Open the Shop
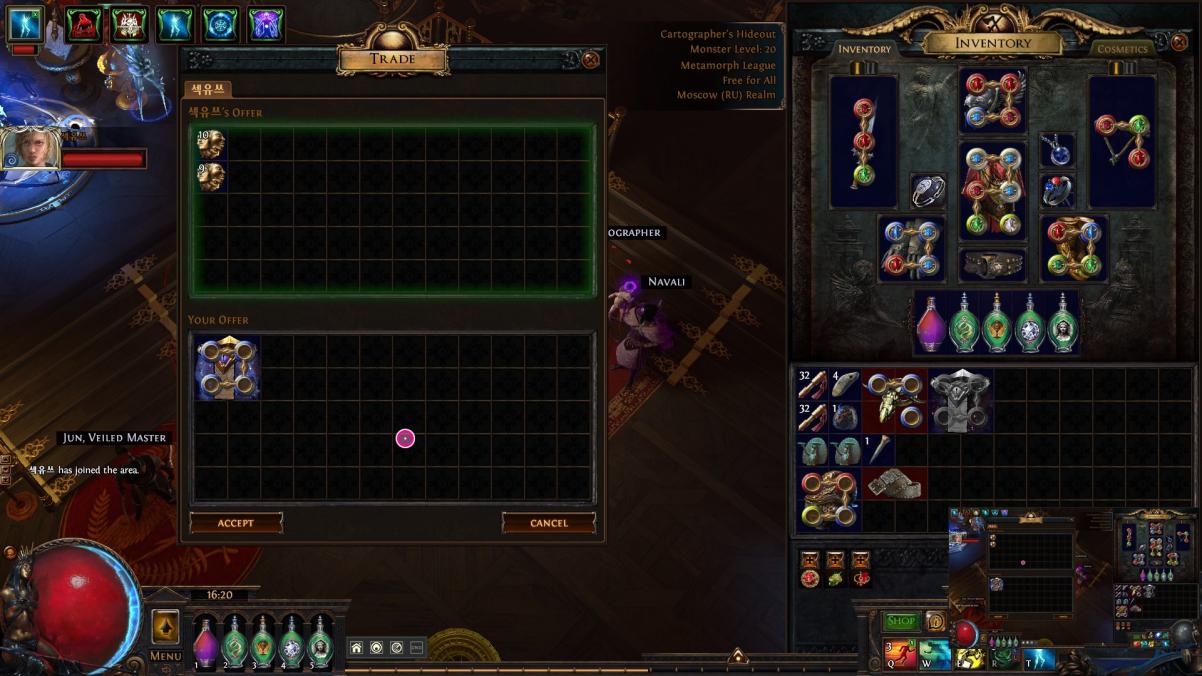Image resolution: width=1202 pixels, height=676 pixels. (x=900, y=621)
